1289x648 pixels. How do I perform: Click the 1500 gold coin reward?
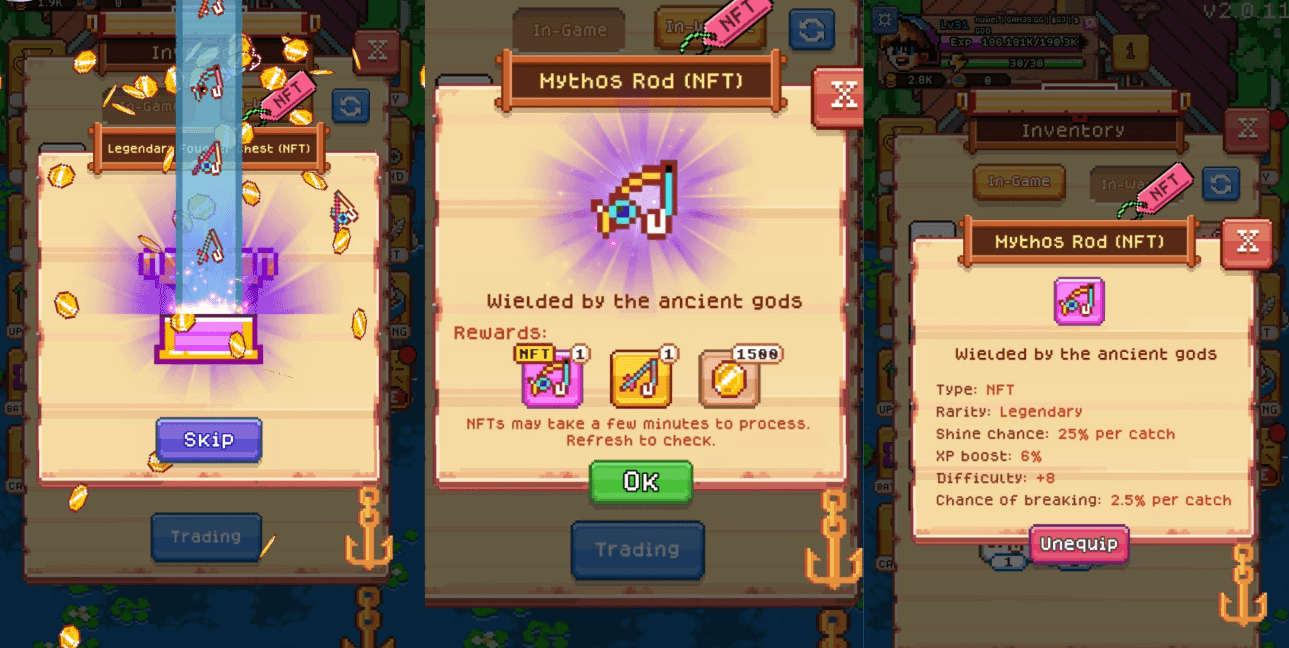pyautogui.click(x=730, y=380)
